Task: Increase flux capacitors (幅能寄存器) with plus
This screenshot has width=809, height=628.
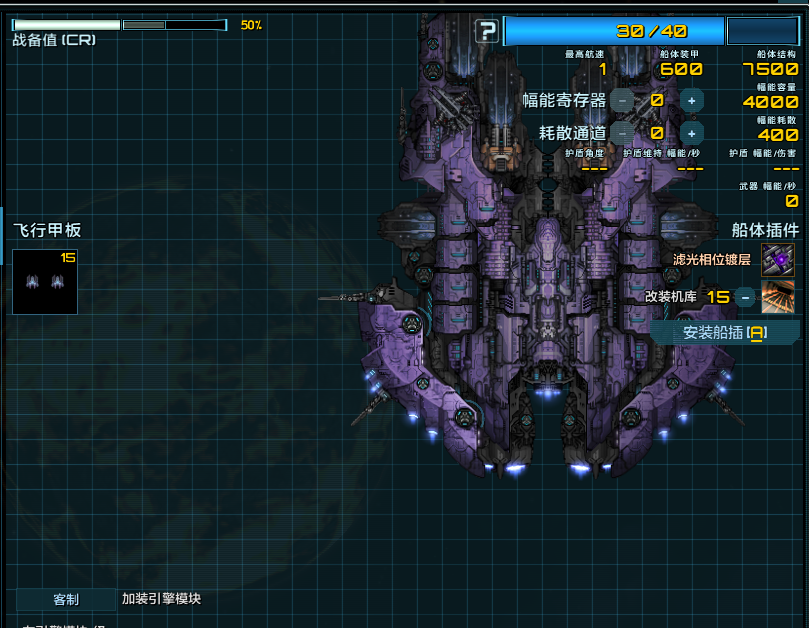Action: point(691,100)
